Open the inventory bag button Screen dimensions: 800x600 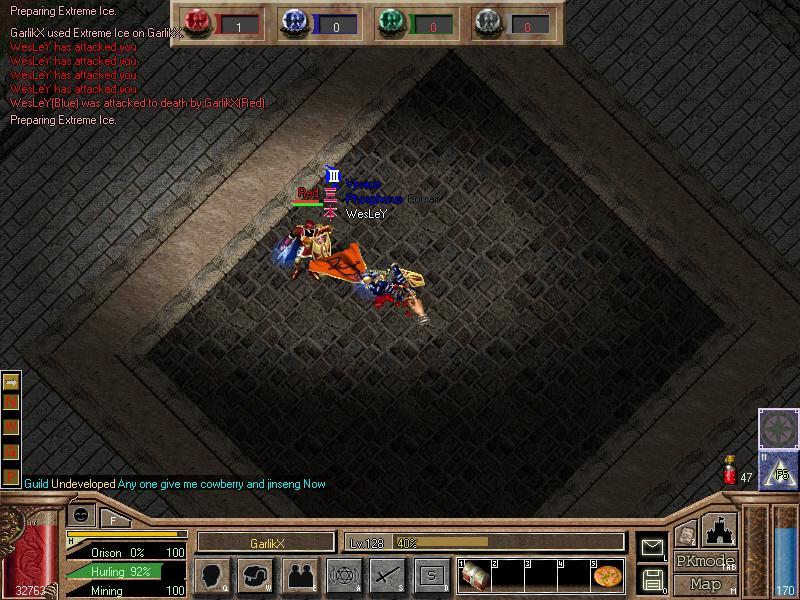255,575
